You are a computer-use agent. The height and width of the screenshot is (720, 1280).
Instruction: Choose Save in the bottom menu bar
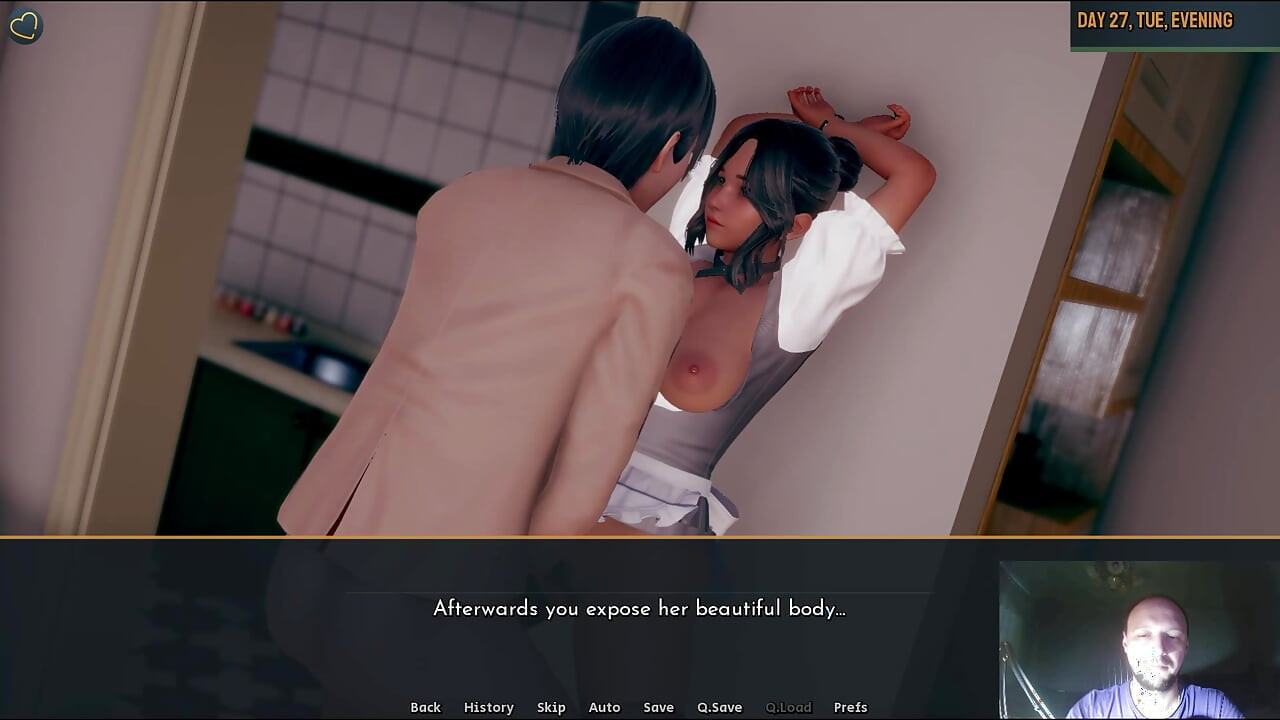(x=659, y=707)
